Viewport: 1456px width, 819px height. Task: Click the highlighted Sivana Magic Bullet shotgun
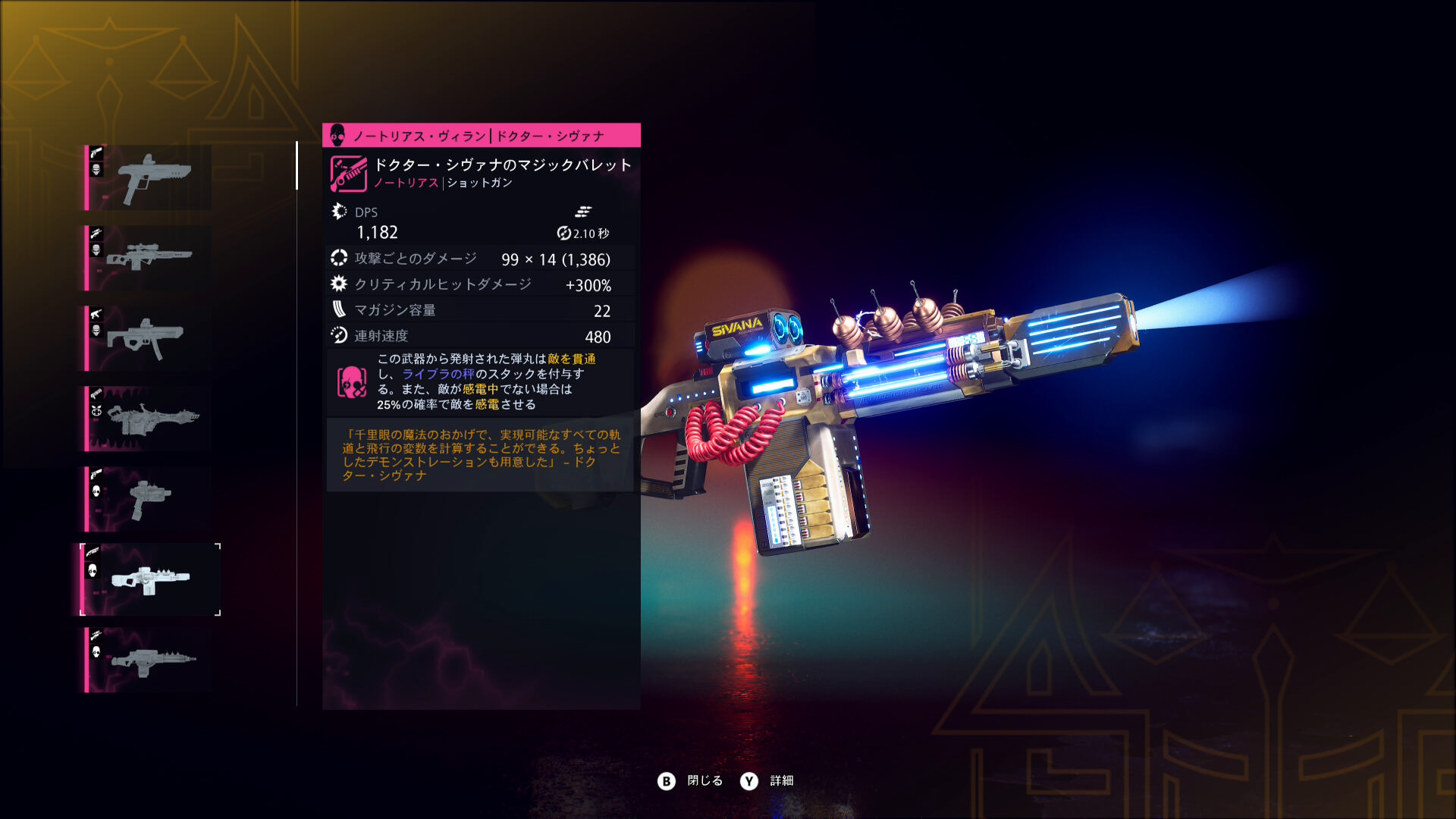[x=150, y=579]
